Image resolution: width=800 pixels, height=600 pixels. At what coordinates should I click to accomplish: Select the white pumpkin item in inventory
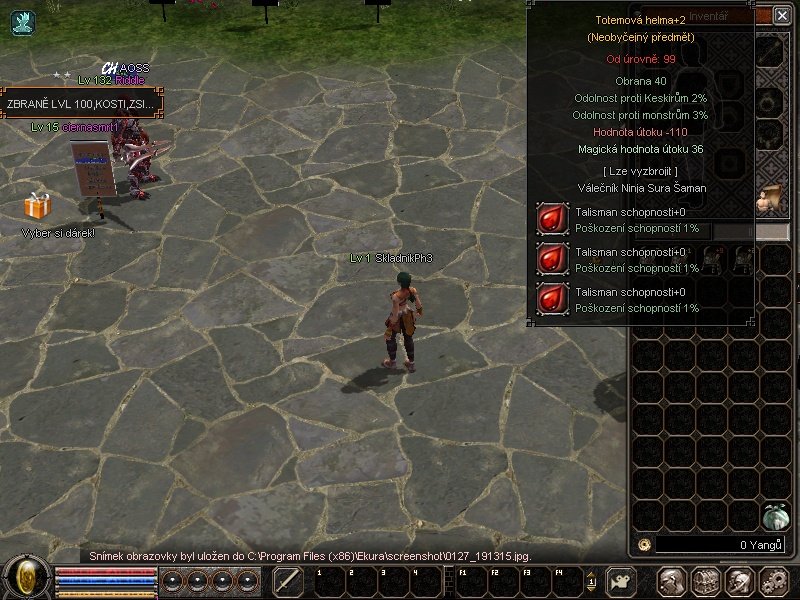click(775, 516)
